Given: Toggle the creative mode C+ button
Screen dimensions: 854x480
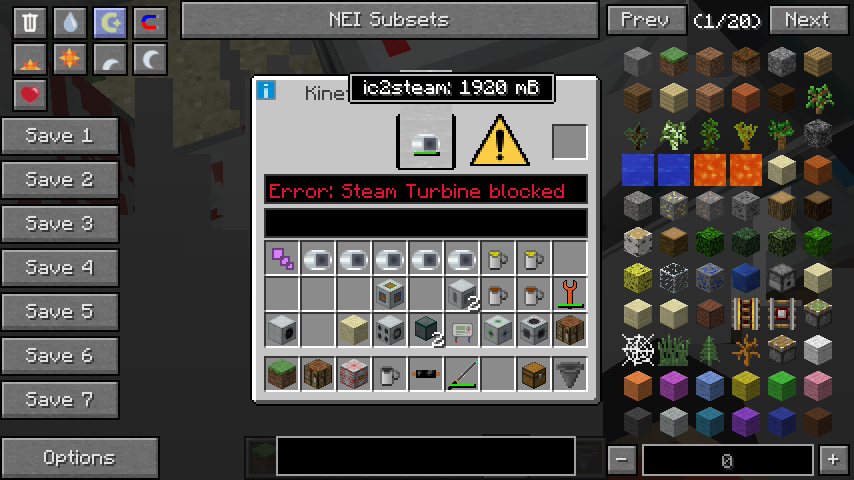Looking at the screenshot, I should click(x=110, y=22).
